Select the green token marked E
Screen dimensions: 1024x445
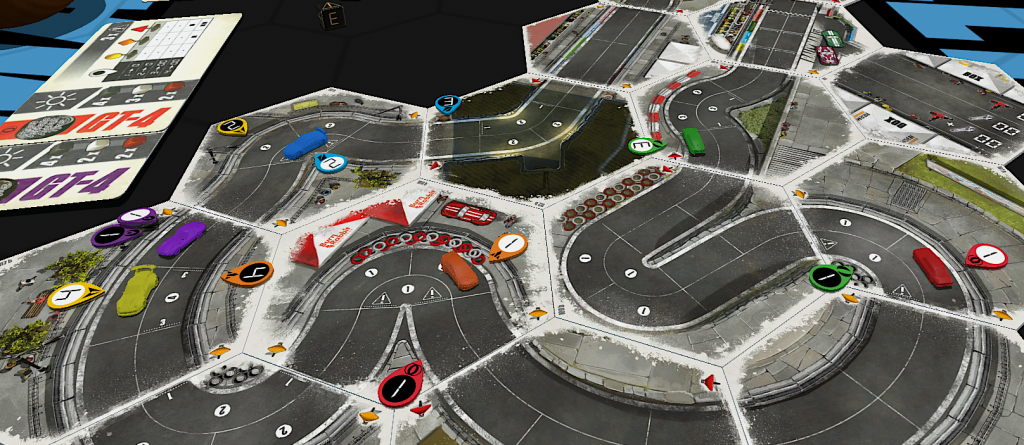[645, 146]
